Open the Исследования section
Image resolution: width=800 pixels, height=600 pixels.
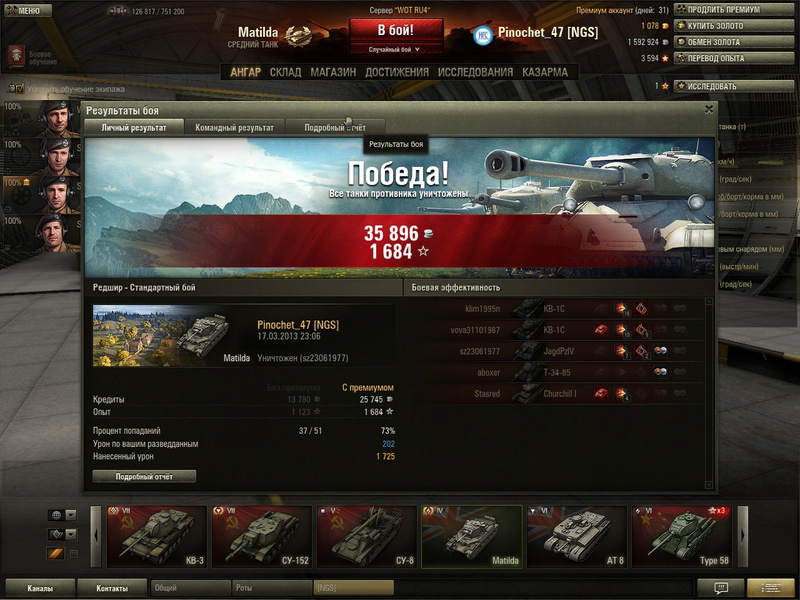(475, 72)
